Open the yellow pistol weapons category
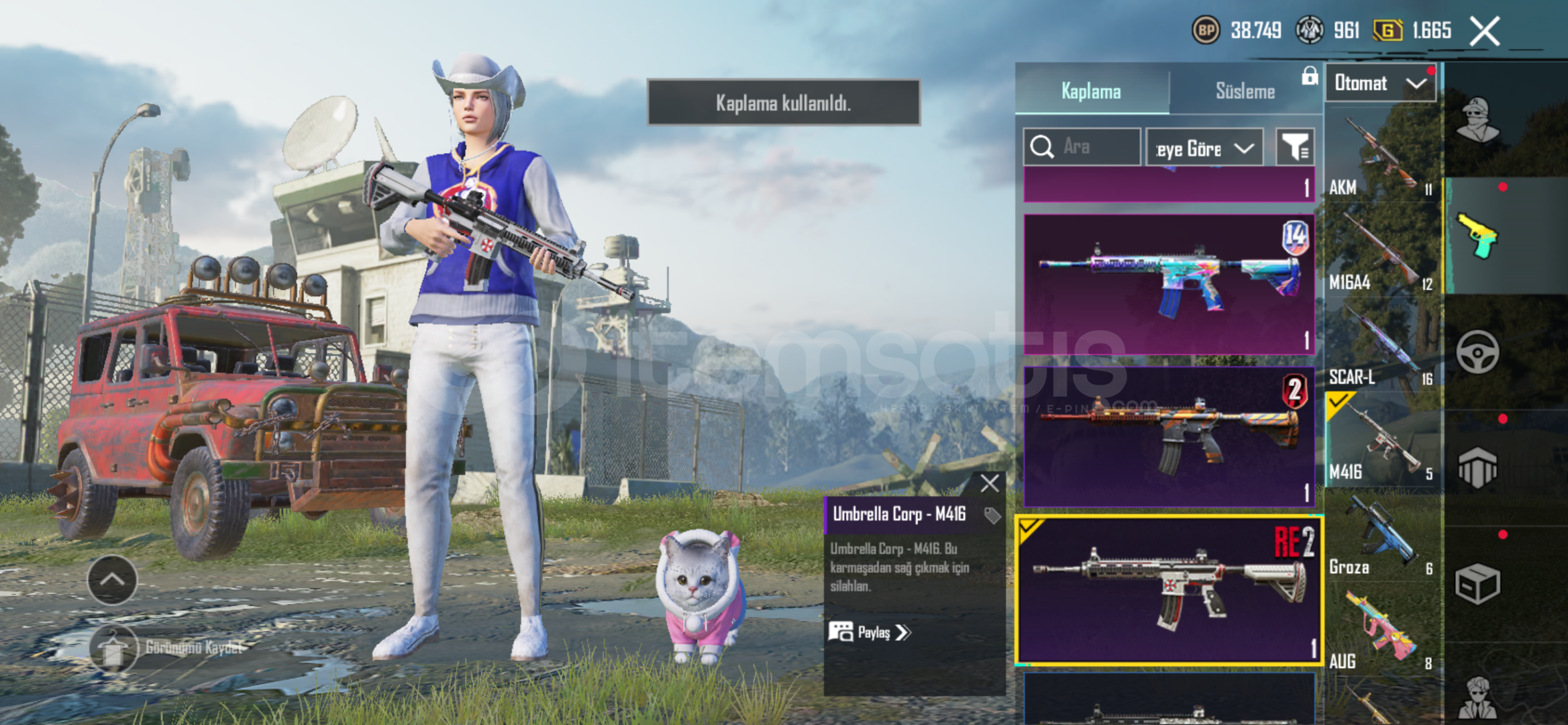This screenshot has height=725, width=1568. [1477, 236]
